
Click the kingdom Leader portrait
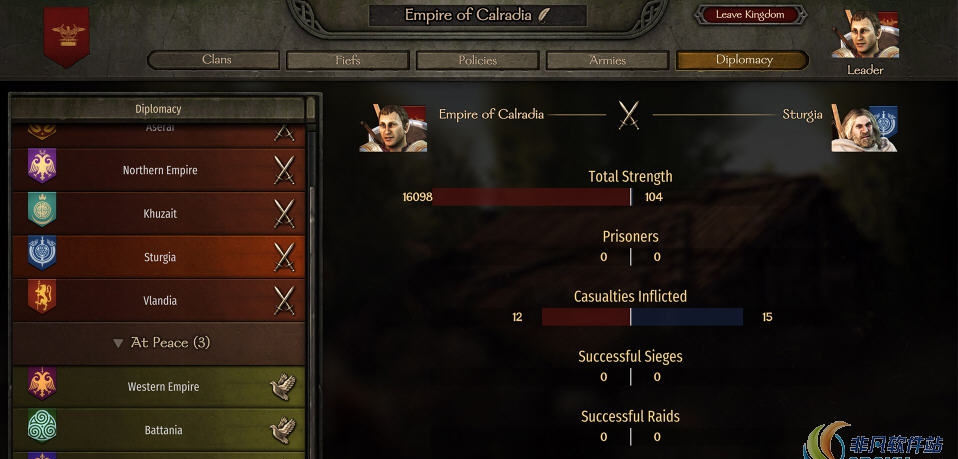click(x=865, y=36)
